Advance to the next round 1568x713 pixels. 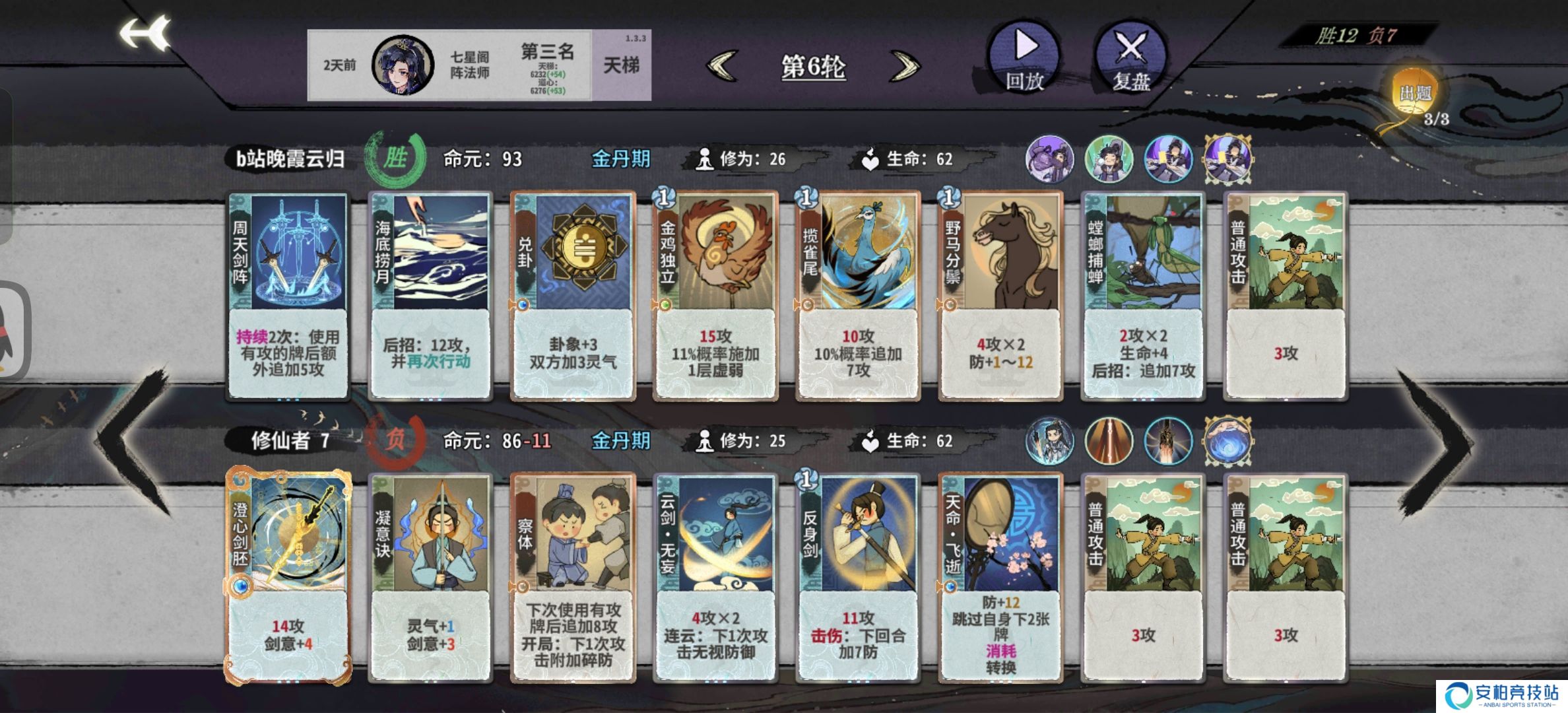point(905,66)
